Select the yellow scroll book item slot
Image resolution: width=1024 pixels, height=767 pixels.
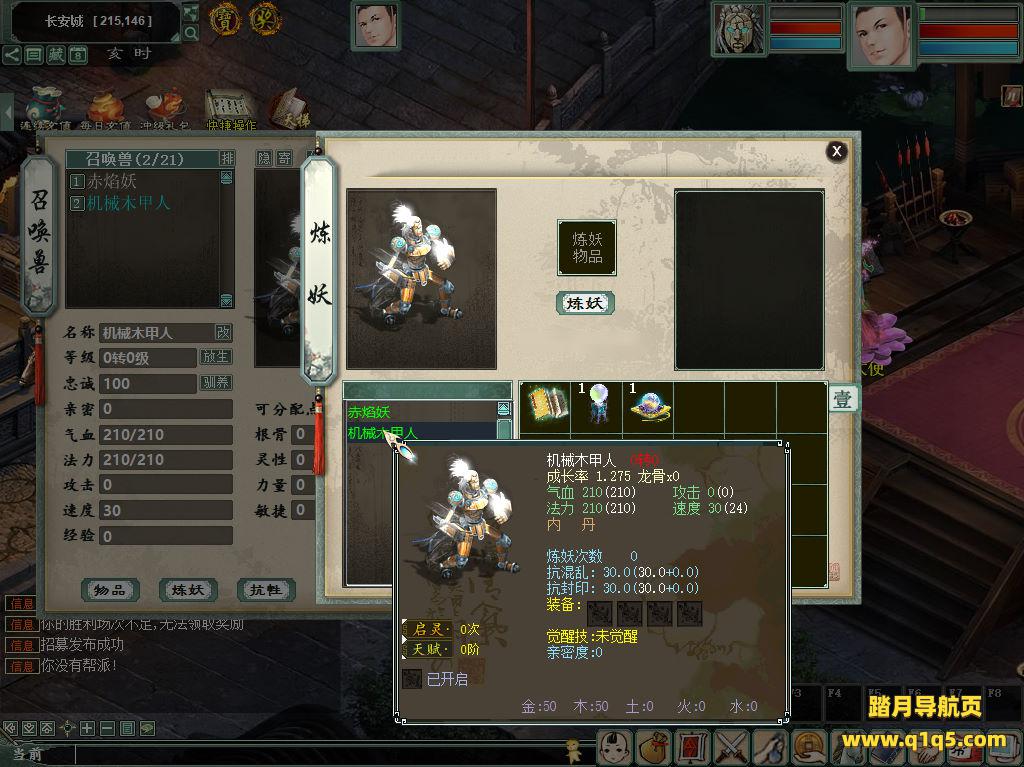click(545, 404)
